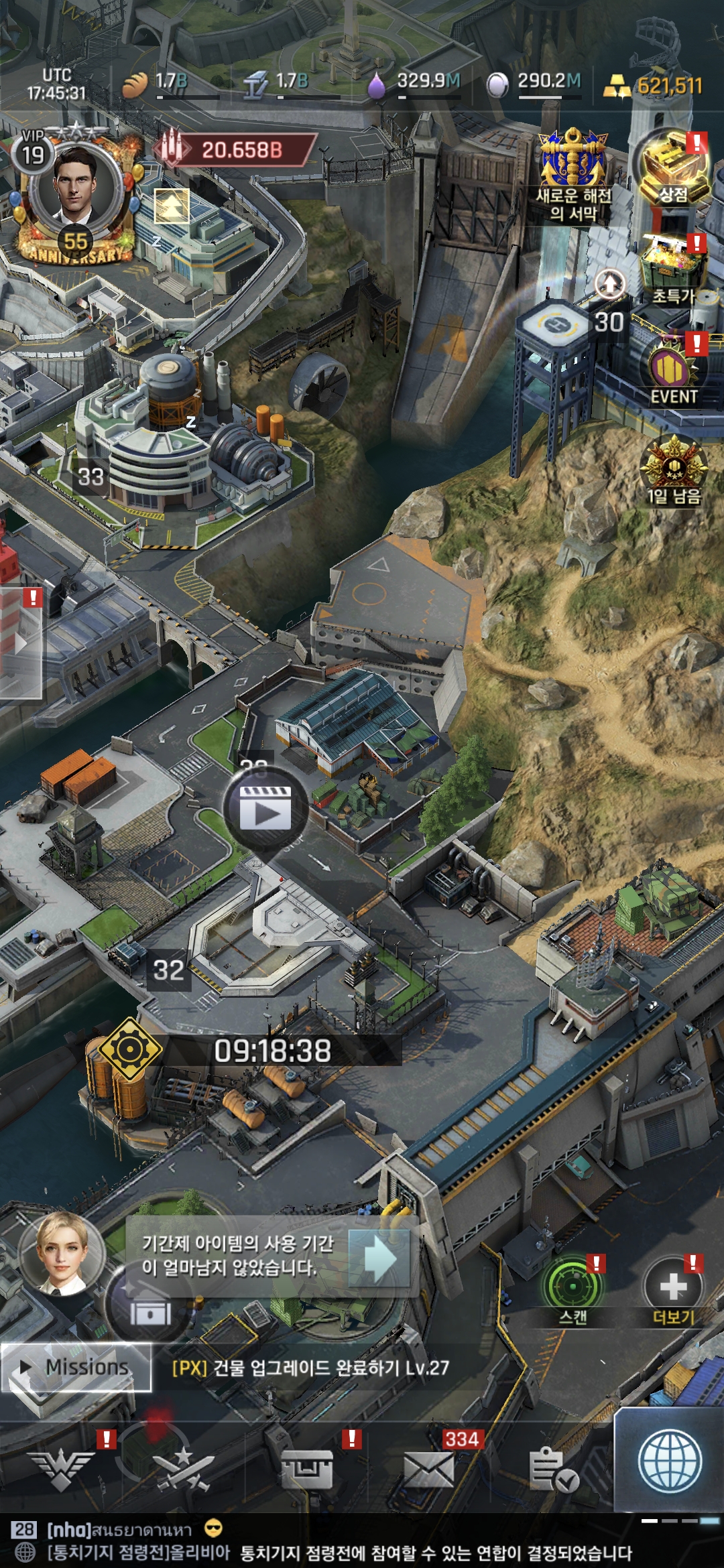Screen dimensions: 724x1568
Task: Play the video clapperboard bubble
Action: pos(265,809)
